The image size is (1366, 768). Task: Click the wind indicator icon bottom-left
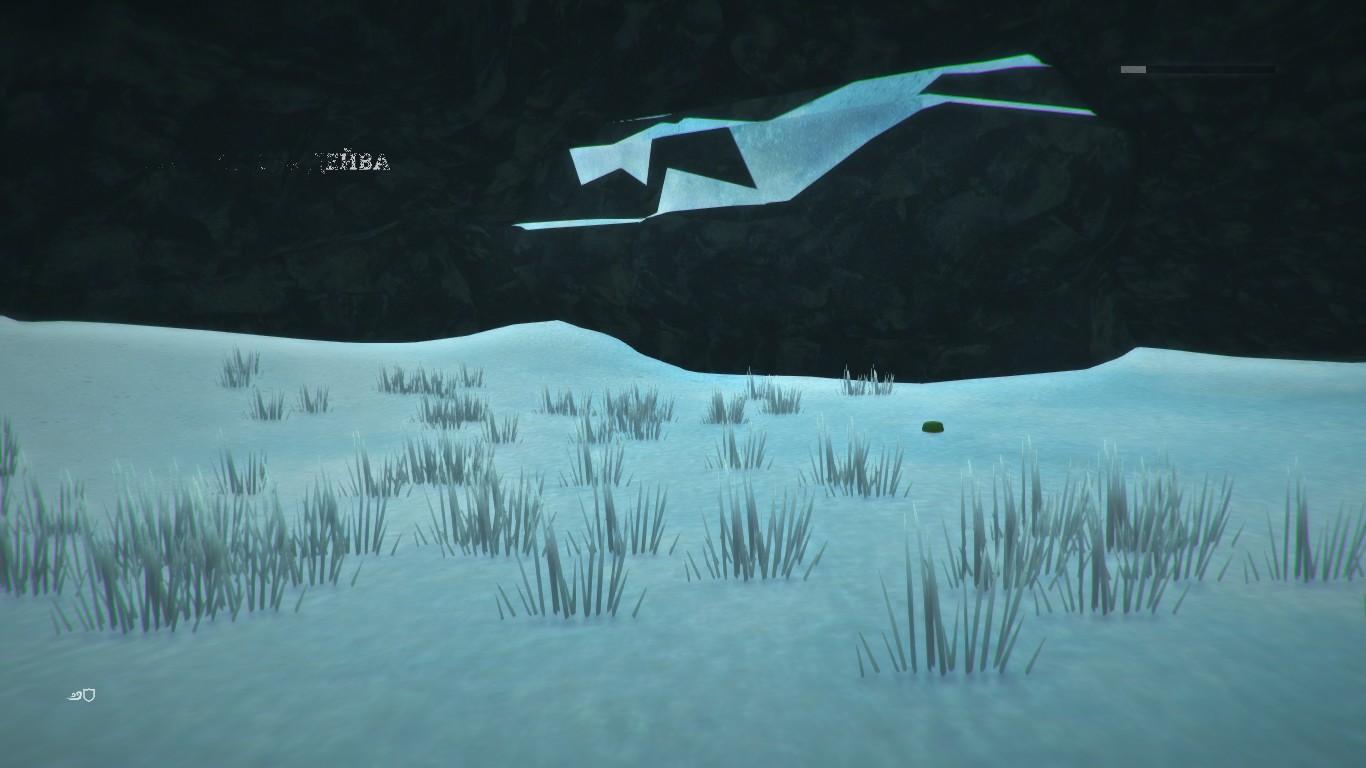77,694
